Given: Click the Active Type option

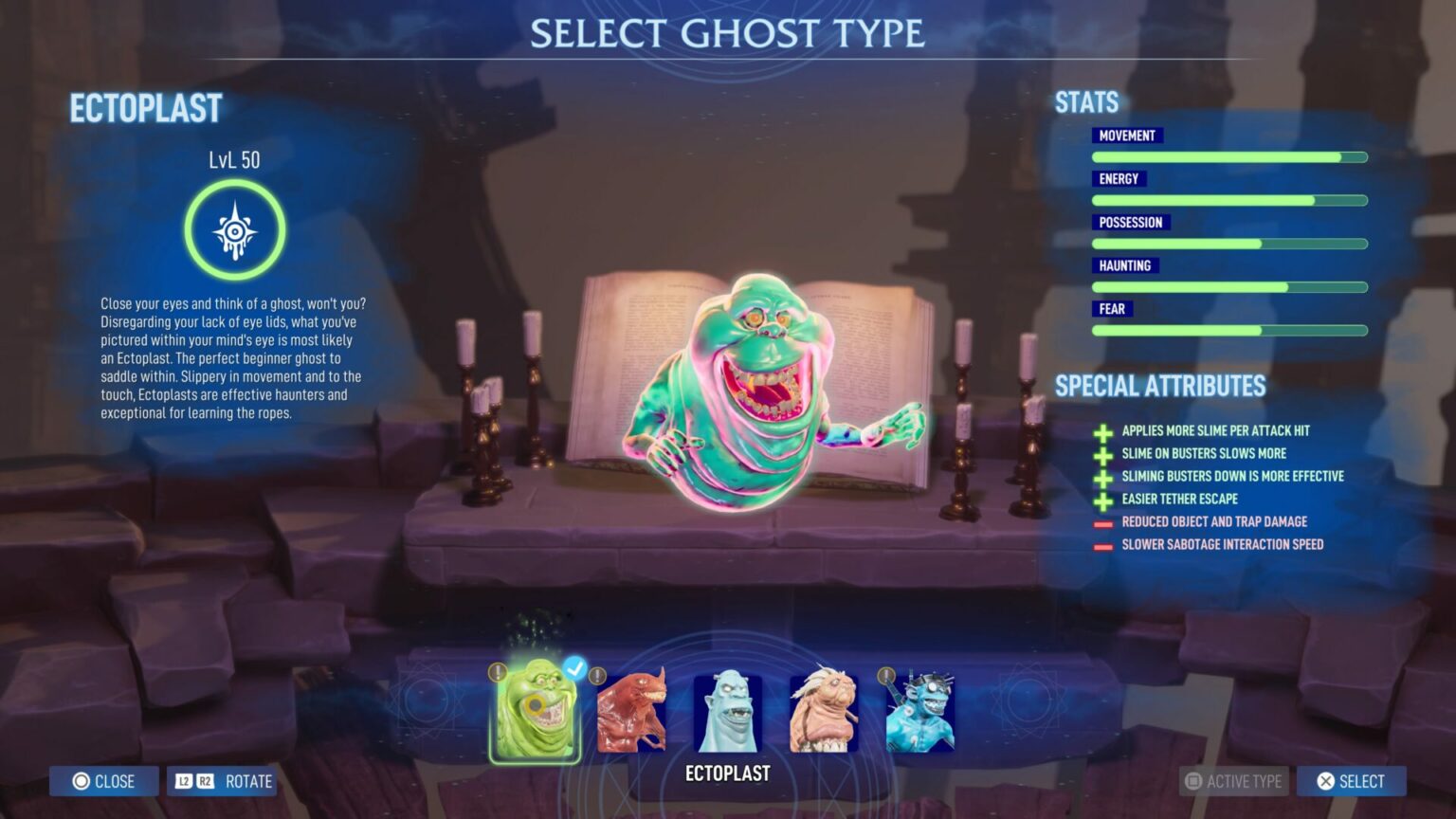Looking at the screenshot, I should click(x=1232, y=781).
